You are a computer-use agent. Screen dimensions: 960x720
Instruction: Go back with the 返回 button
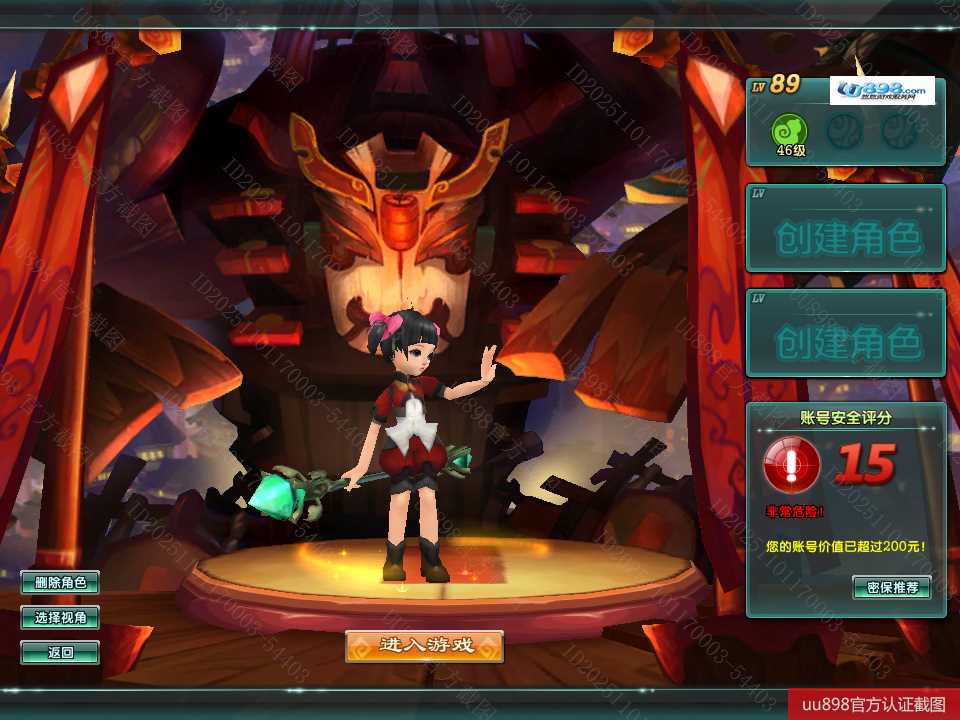(60, 653)
